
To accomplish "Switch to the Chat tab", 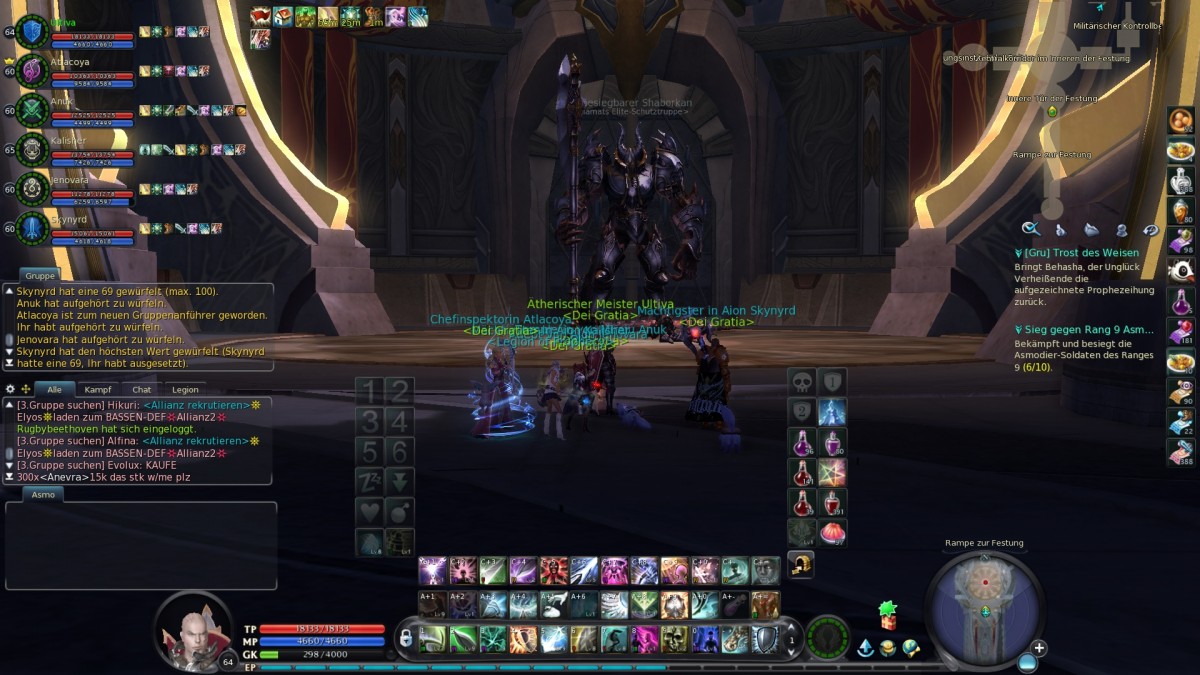I will pyautogui.click(x=142, y=389).
